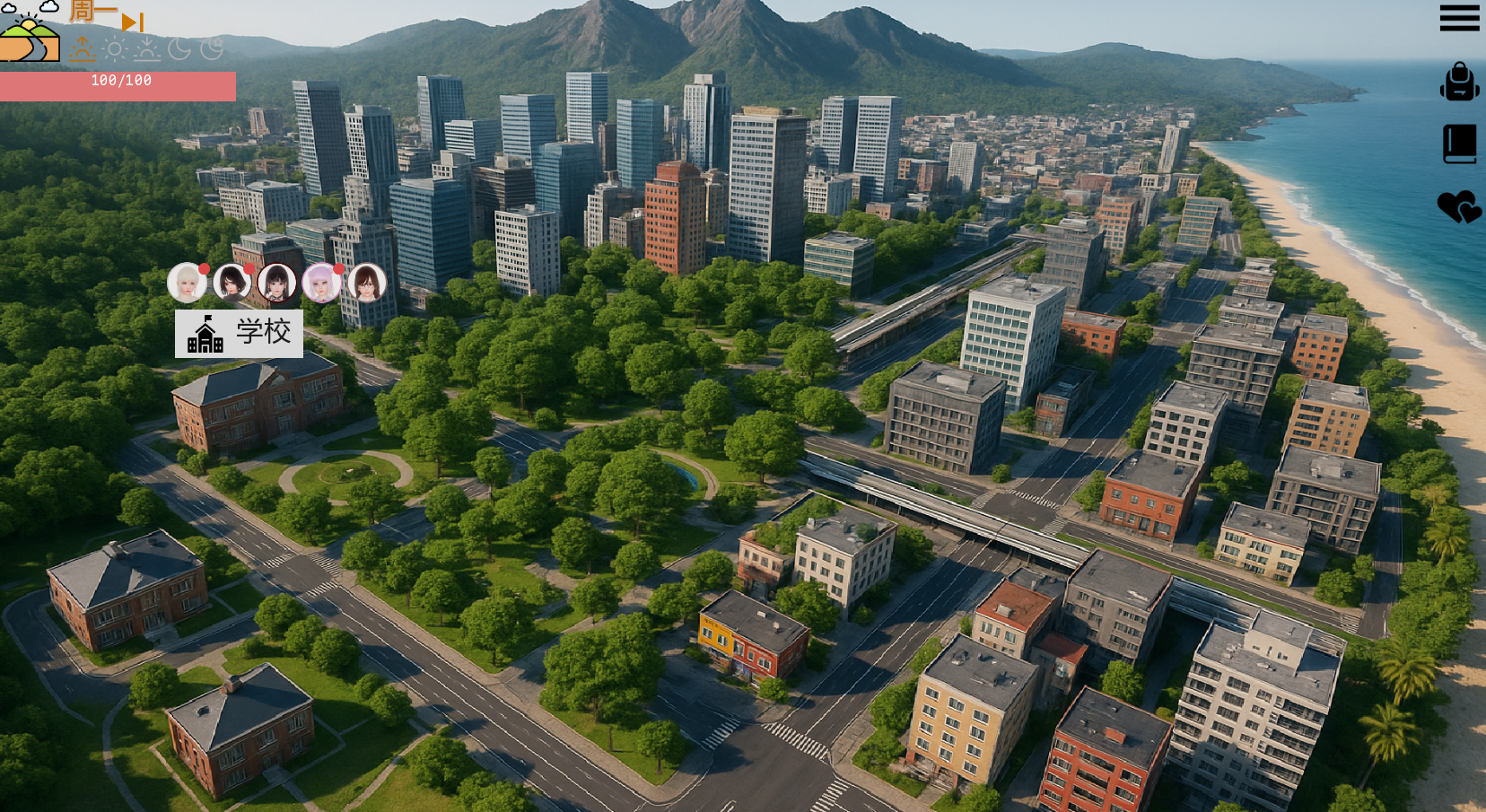The height and width of the screenshot is (812, 1486).
Task: Open the hamburger menu
Action: 1459,18
